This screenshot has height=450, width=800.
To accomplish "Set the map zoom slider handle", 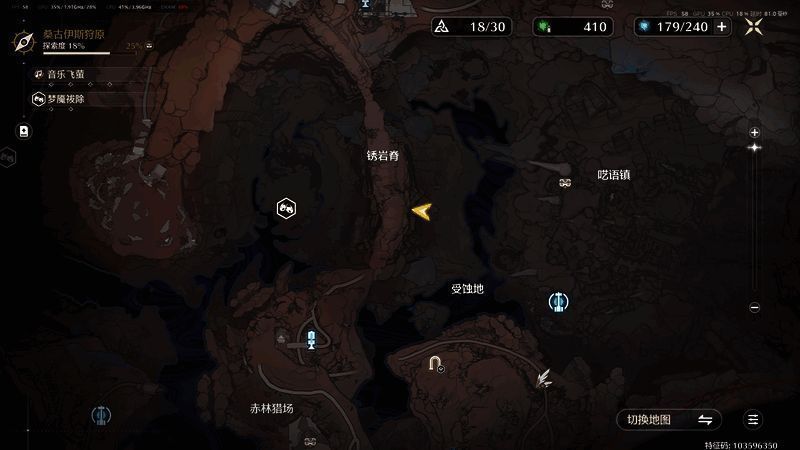I will [x=755, y=148].
